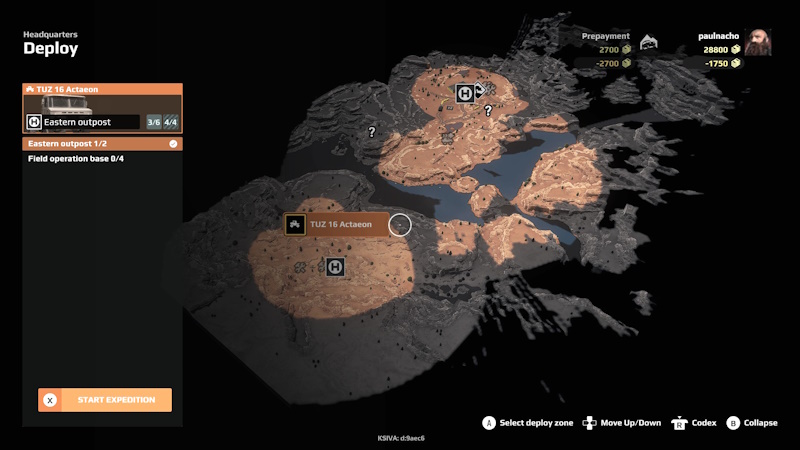
Task: Select the northern helipad base marker
Action: click(x=464, y=93)
